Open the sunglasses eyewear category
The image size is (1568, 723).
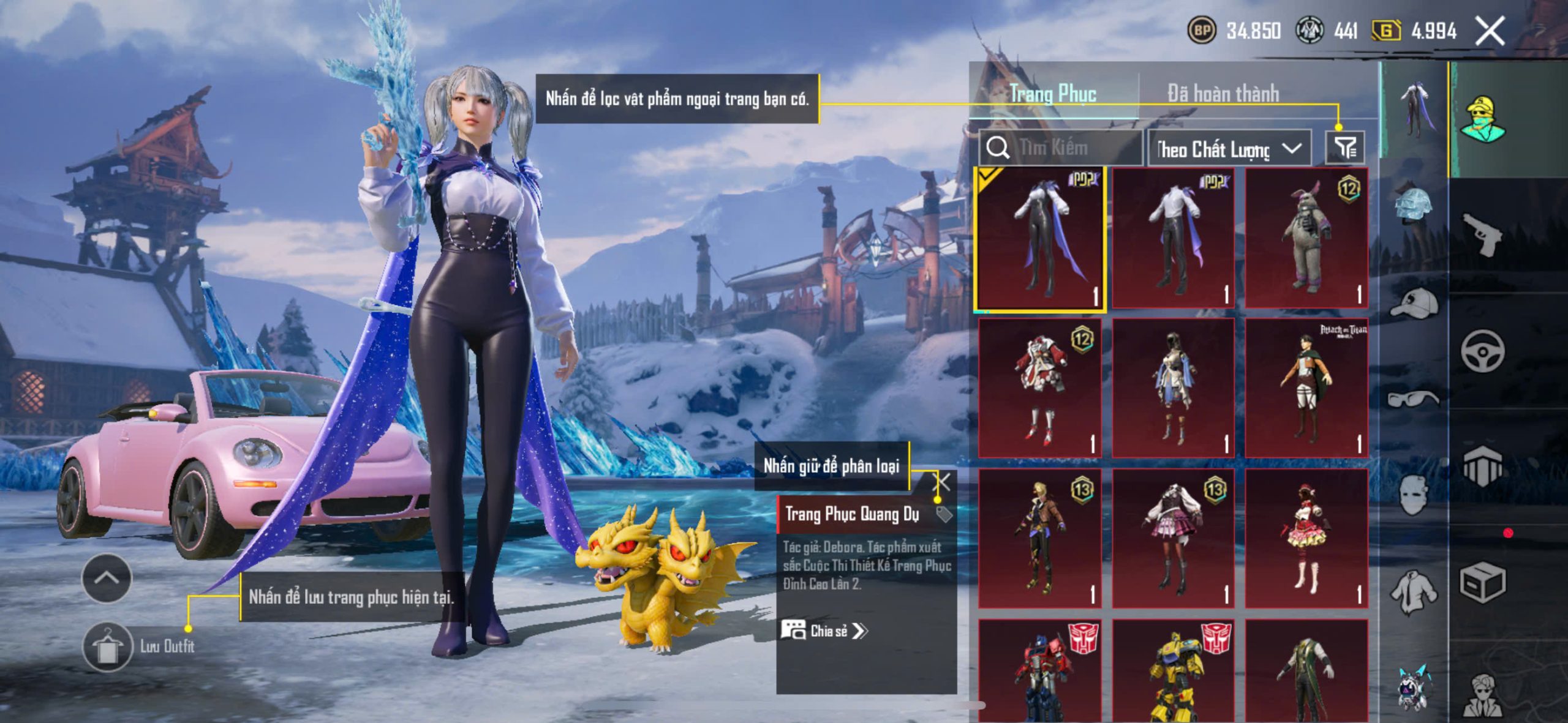point(1414,399)
